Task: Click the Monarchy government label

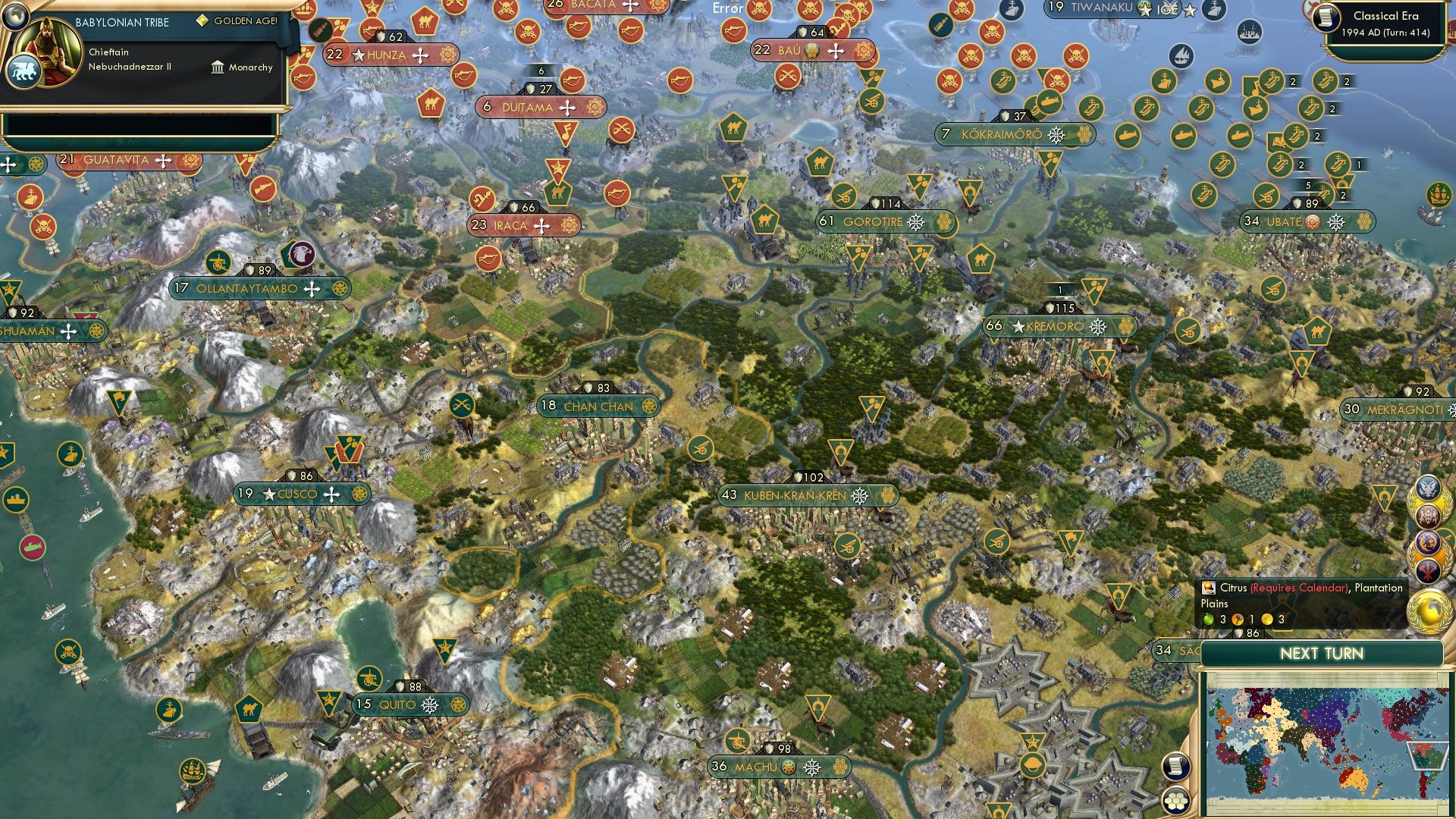Action: click(x=250, y=67)
